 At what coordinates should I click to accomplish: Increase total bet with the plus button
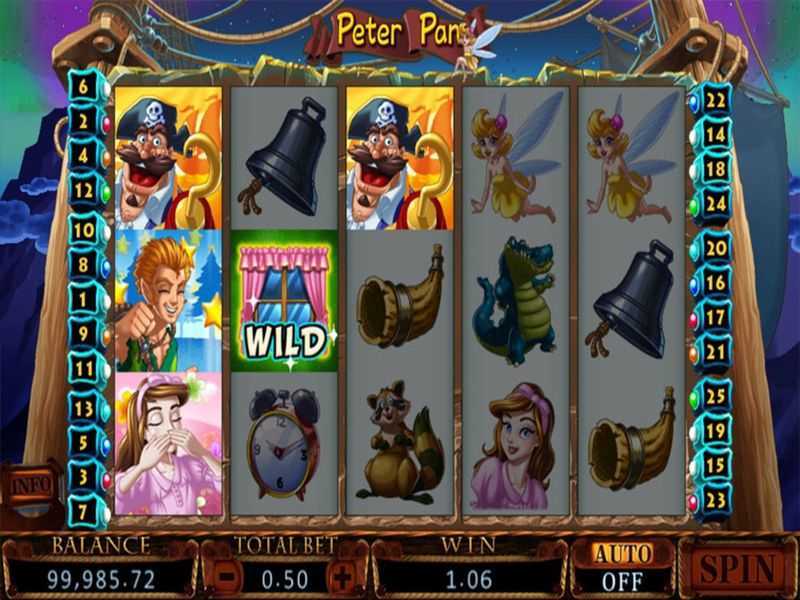tap(343, 576)
